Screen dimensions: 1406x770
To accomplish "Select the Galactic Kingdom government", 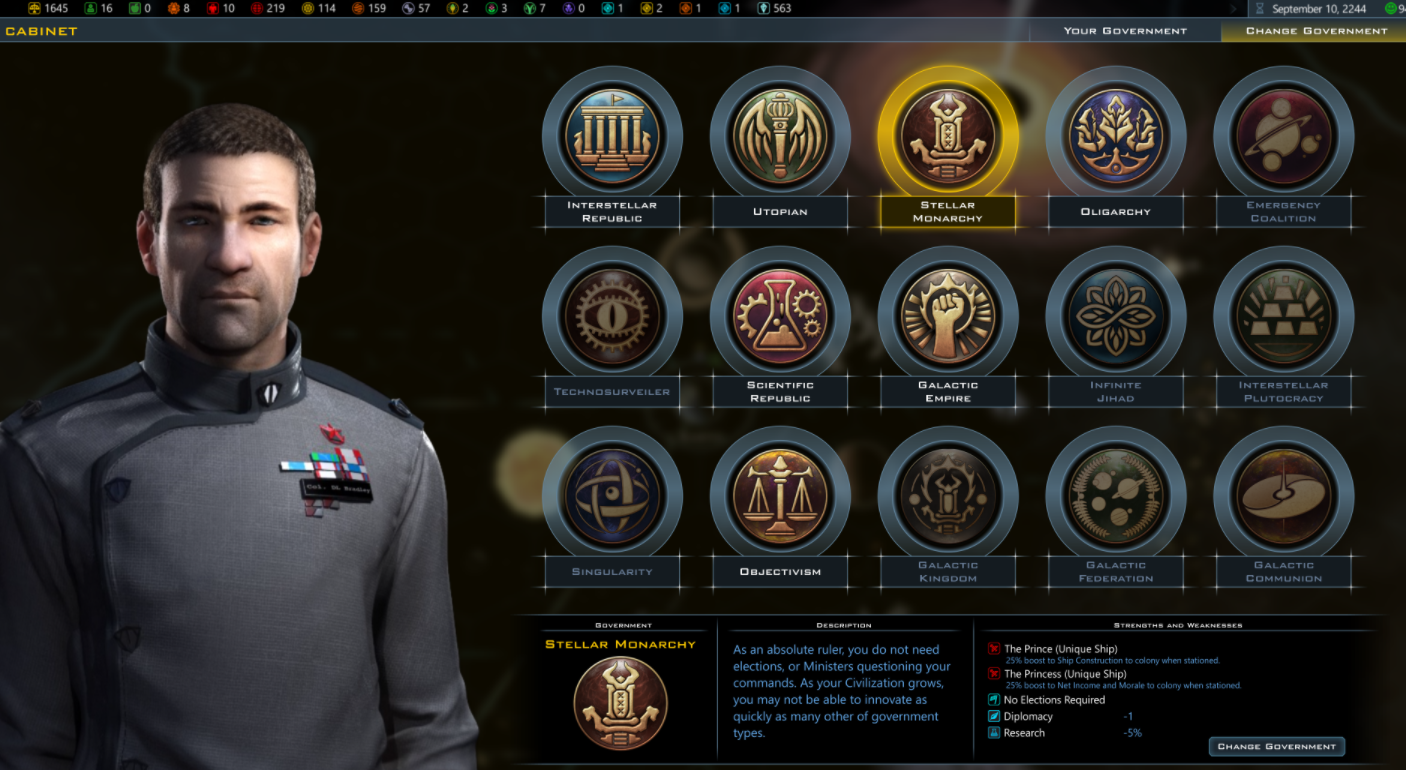I will pyautogui.click(x=948, y=496).
